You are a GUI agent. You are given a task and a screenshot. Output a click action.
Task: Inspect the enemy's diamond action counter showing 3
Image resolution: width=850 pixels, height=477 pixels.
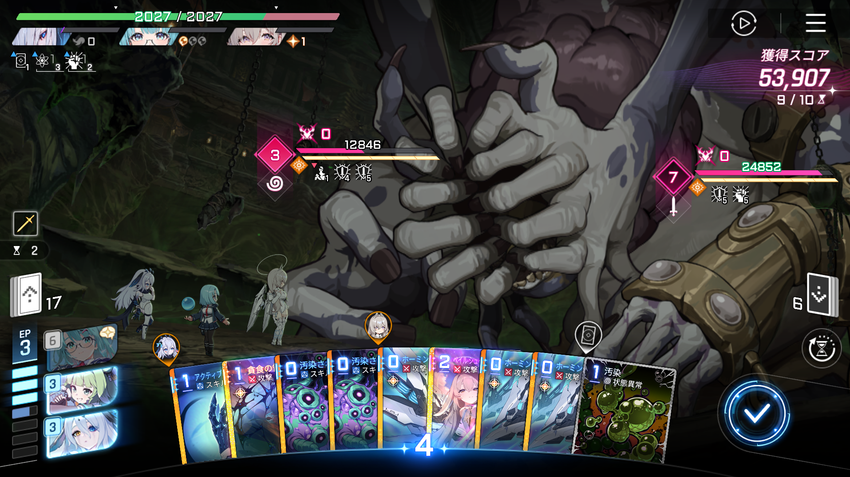(x=273, y=155)
